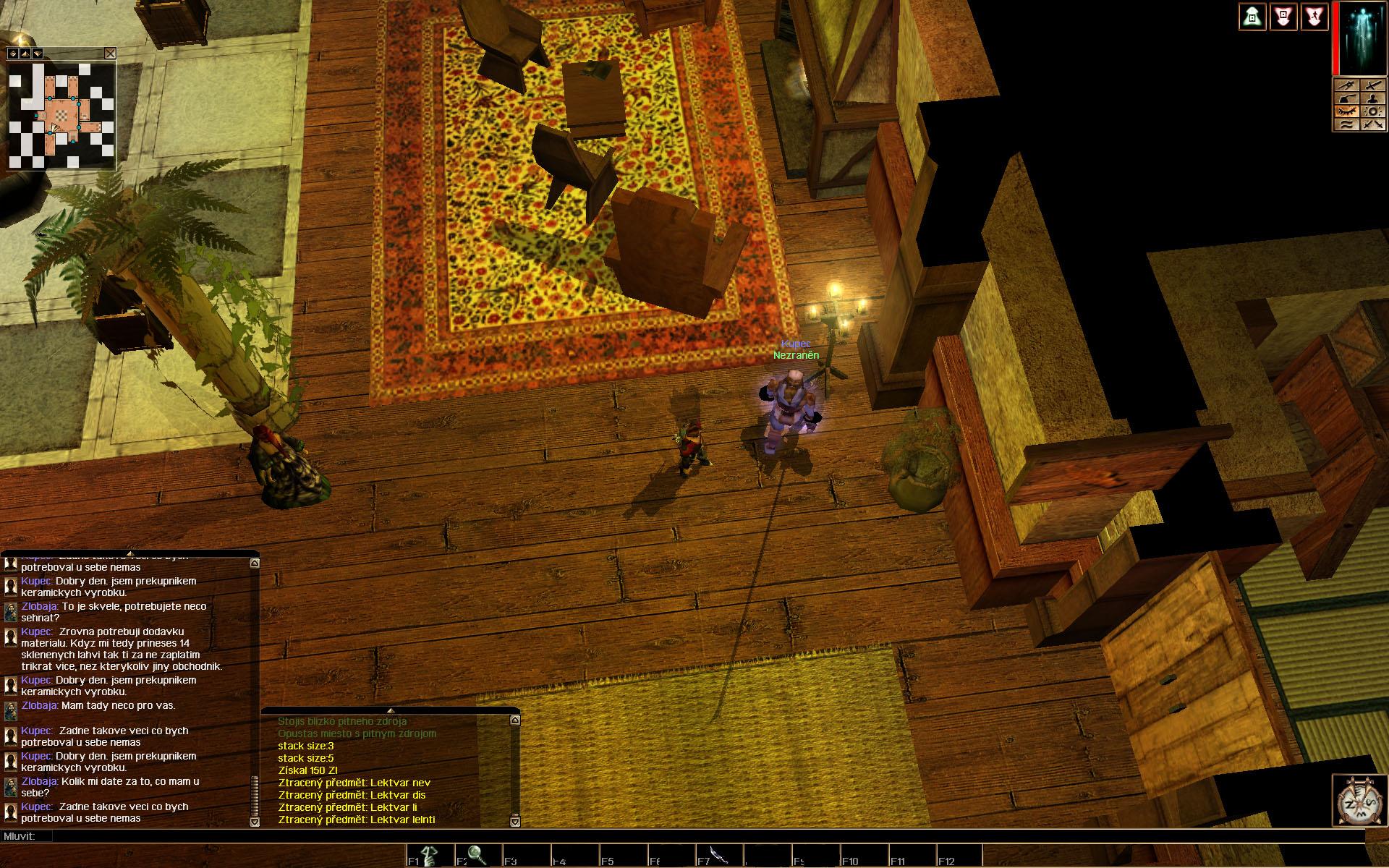
Task: Open the person silhouette panel button
Action: pyautogui.click(x=1372, y=98)
